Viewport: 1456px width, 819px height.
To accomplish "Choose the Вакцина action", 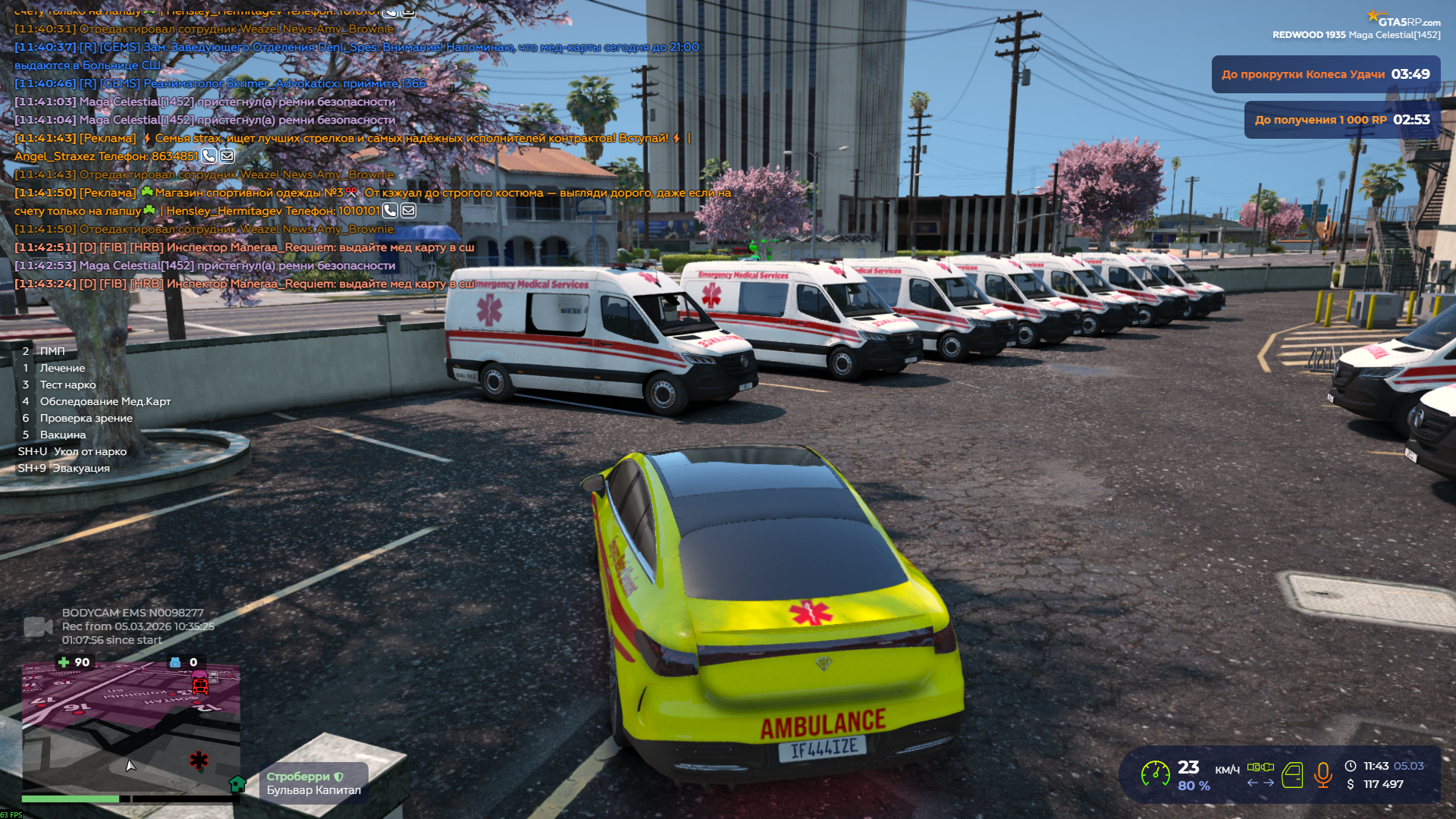I will click(x=62, y=435).
